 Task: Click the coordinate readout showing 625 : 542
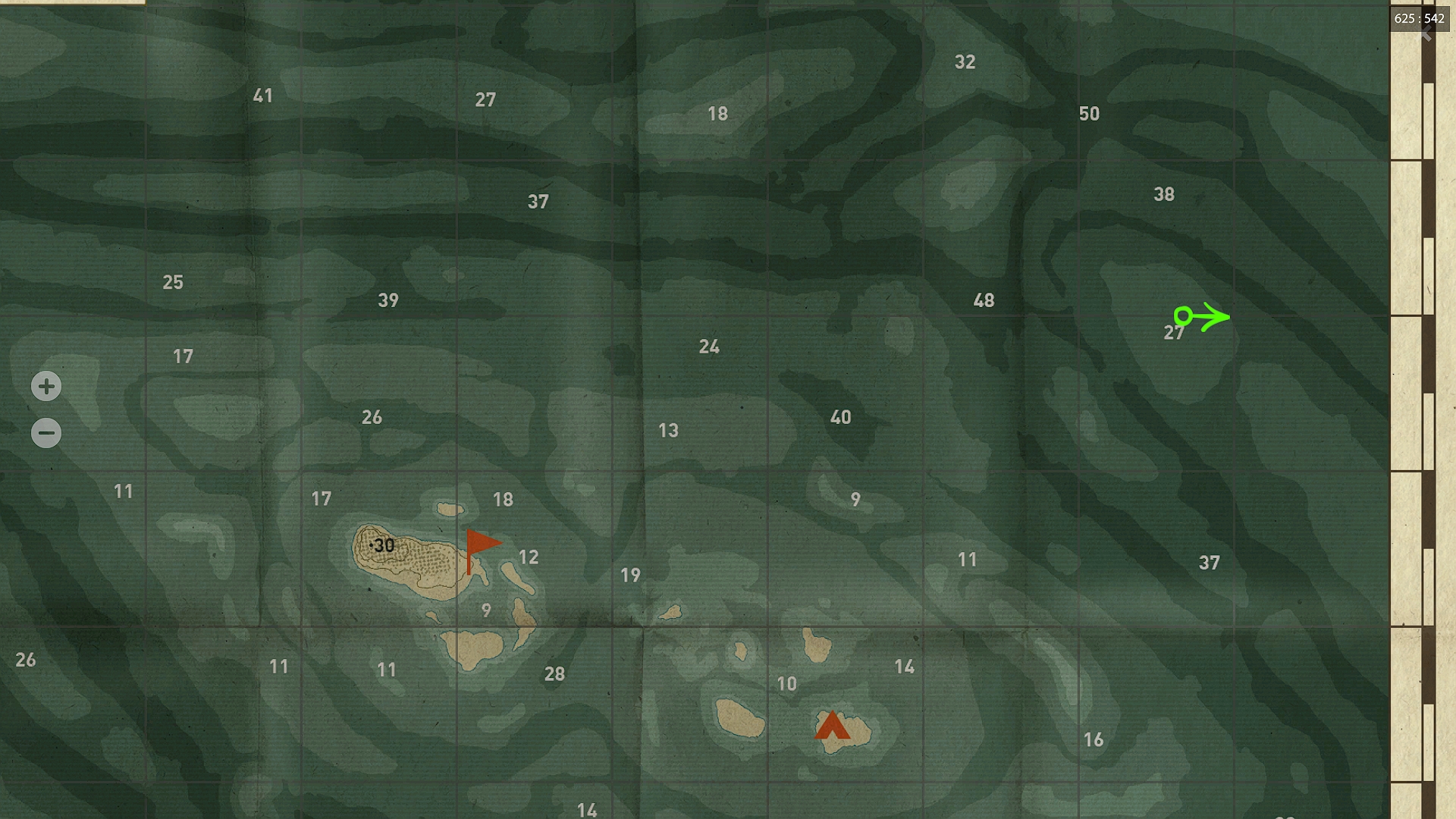pos(1420,19)
